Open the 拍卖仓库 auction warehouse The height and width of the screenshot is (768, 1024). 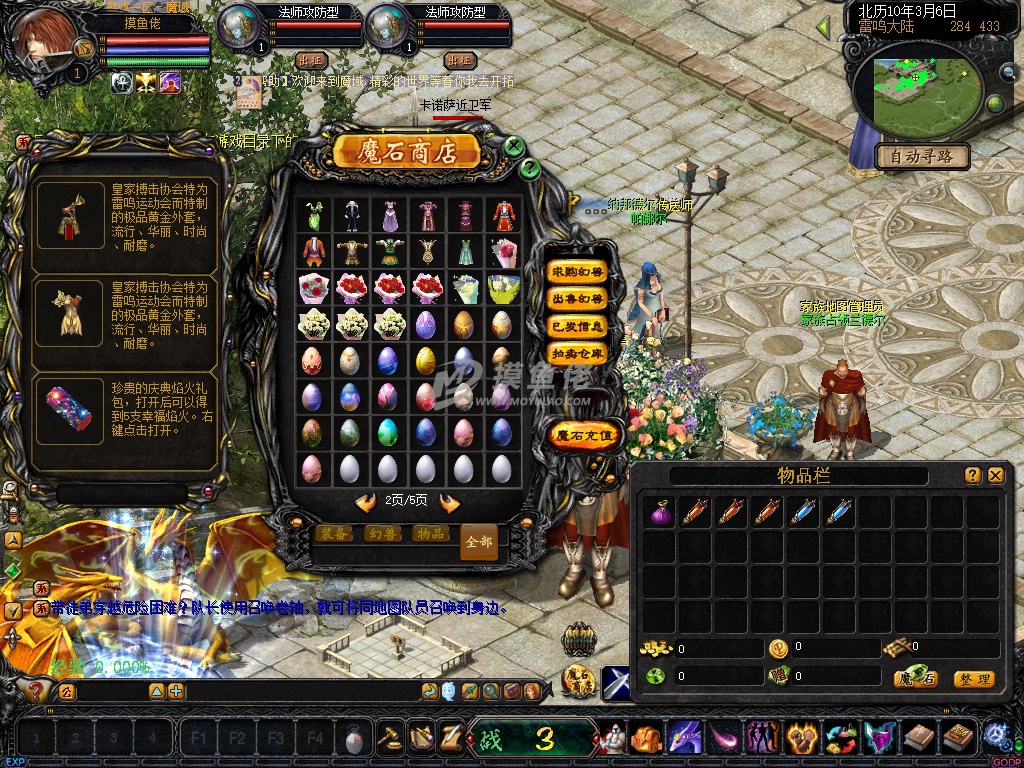tap(578, 353)
